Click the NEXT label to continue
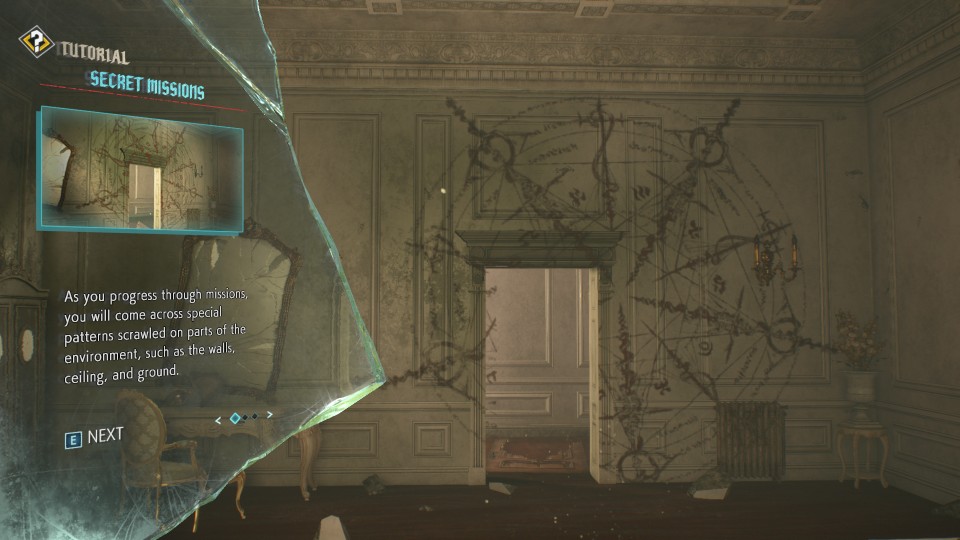Screen dimensions: 960x540 pos(105,436)
